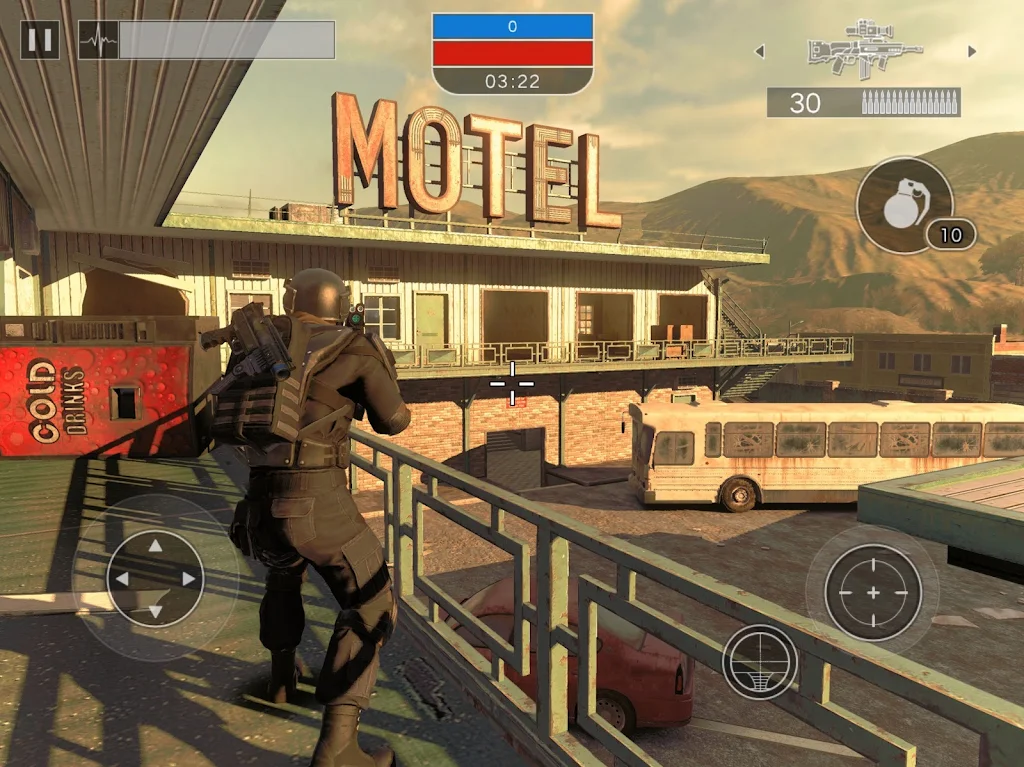Tap the movement pad's down arrow
This screenshot has width=1024, height=767.
coord(154,611)
